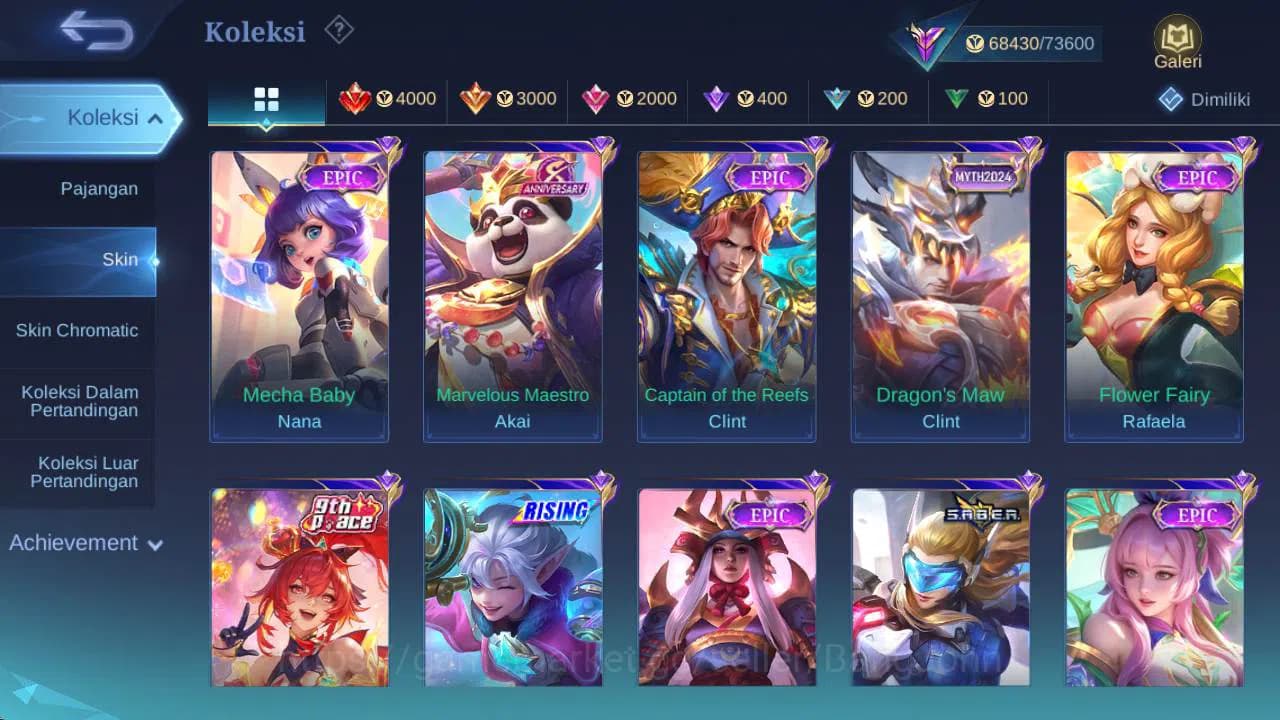Open Koleksi Dalam Pertandingan
The width and height of the screenshot is (1280, 720).
point(79,401)
